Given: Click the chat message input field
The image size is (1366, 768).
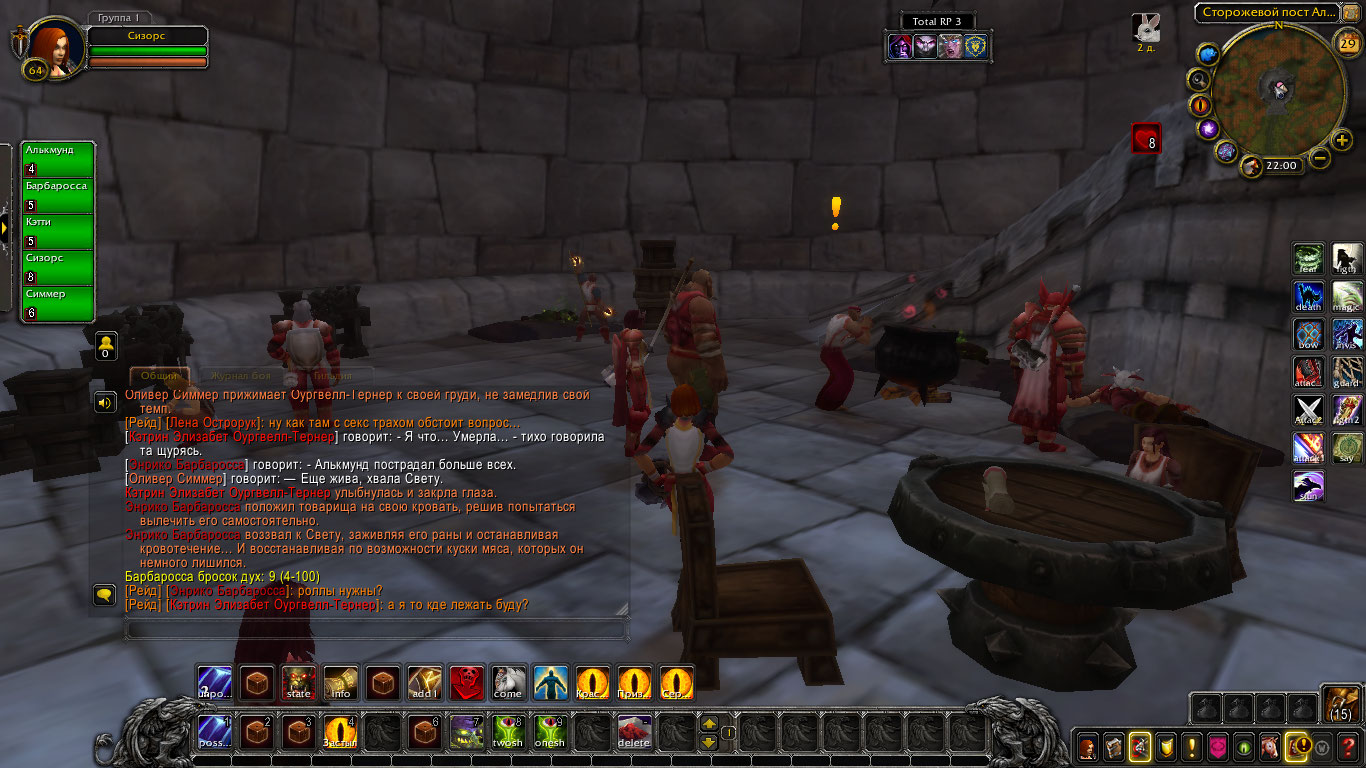Looking at the screenshot, I should click(376, 629).
